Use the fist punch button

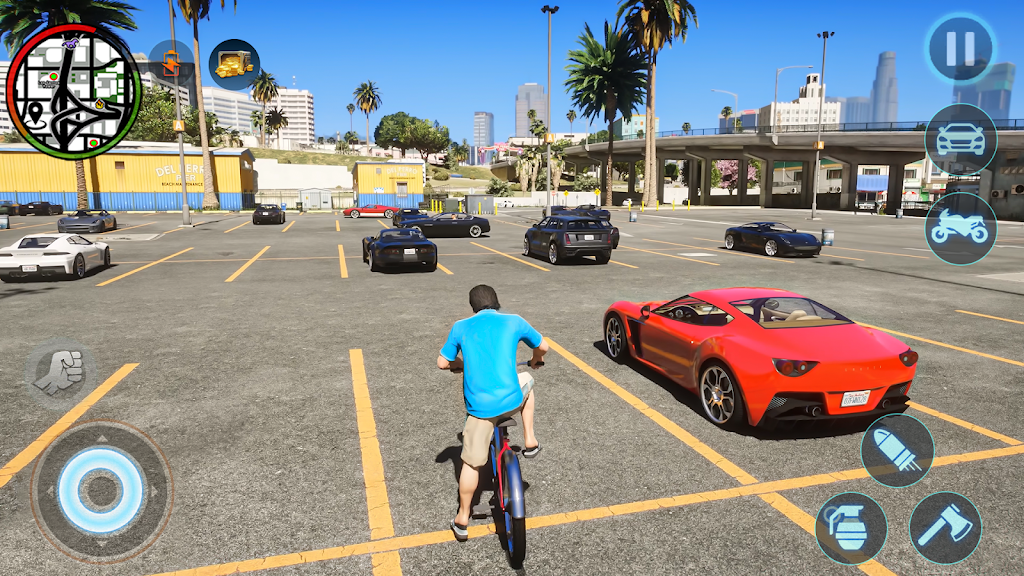coord(59,372)
